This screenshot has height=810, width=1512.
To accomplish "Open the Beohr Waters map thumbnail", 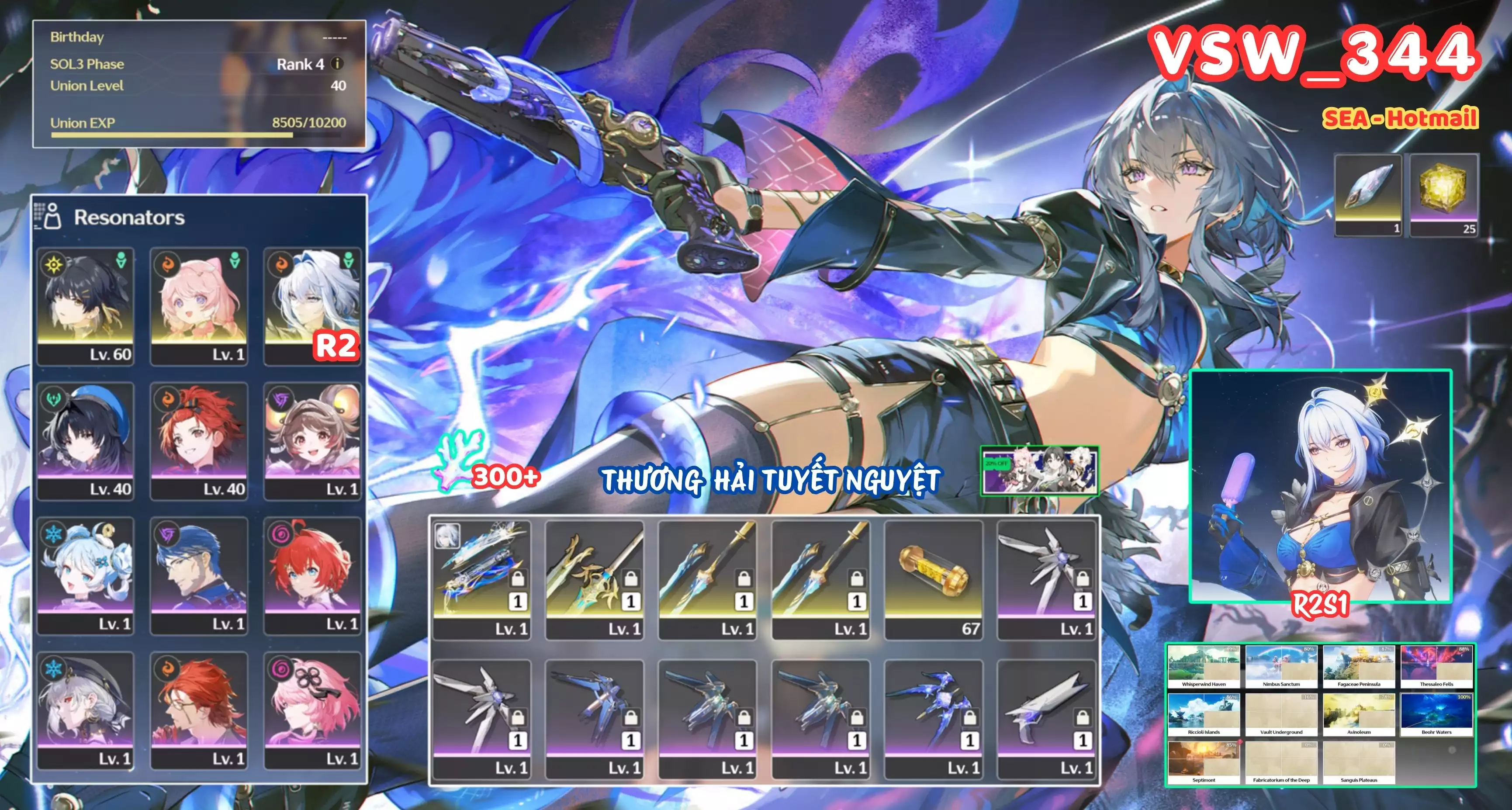I will coord(1436,714).
